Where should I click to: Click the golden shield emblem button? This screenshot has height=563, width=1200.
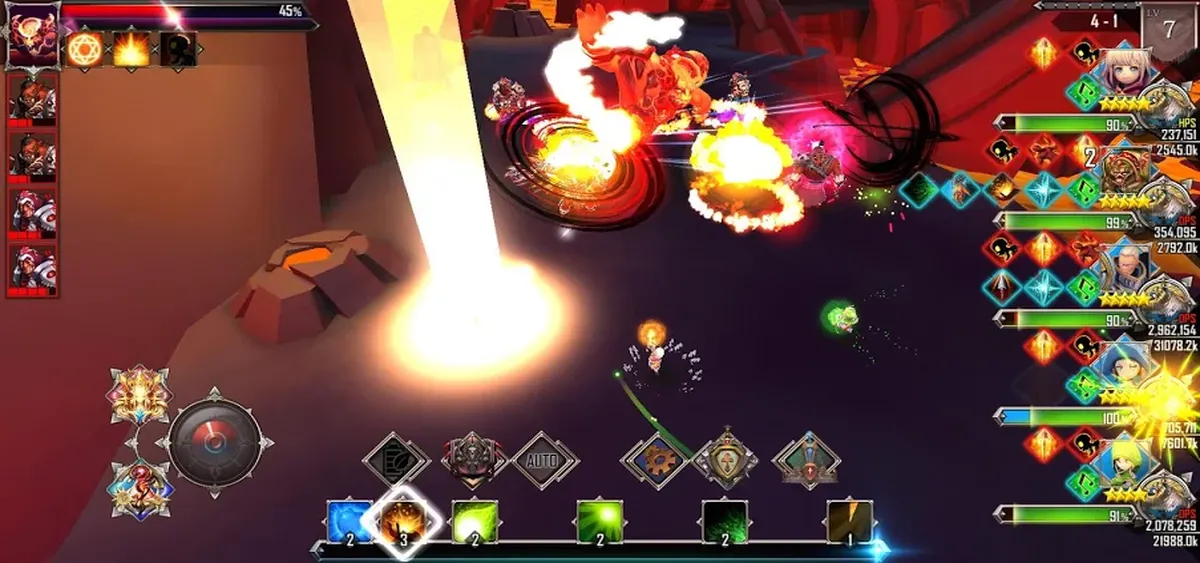pyautogui.click(x=726, y=459)
